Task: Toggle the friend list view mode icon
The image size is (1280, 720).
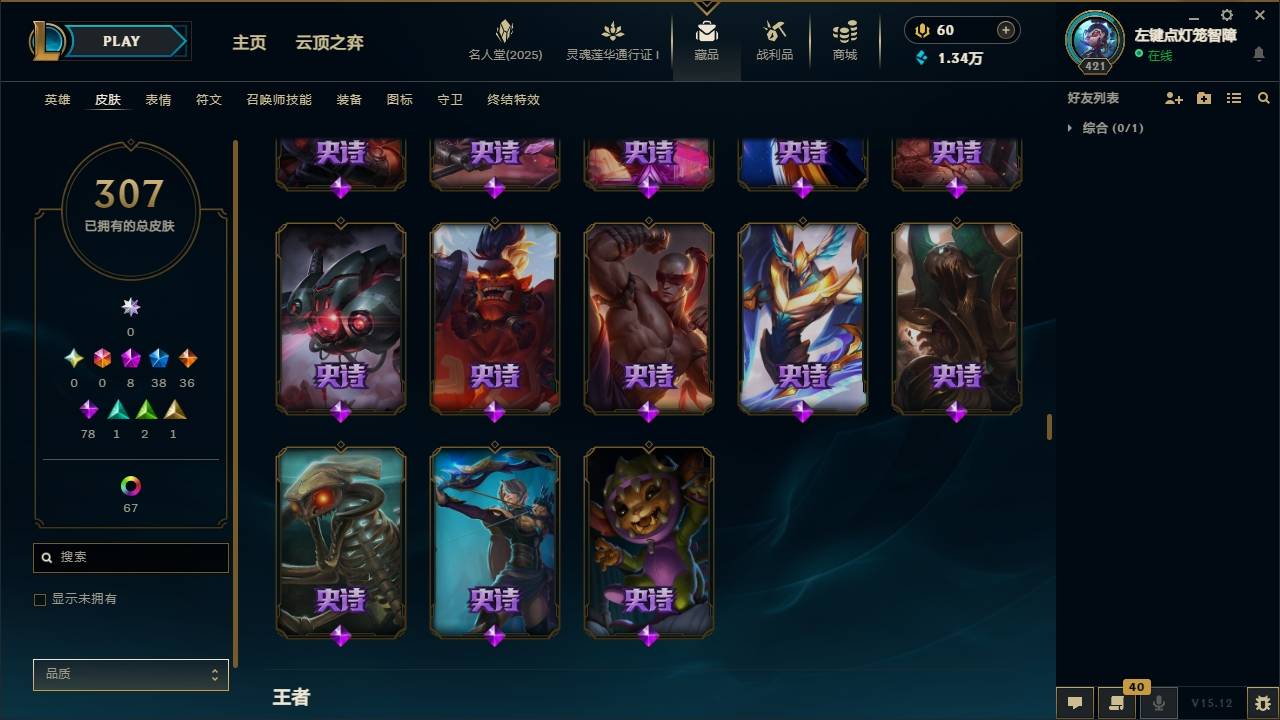Action: (x=1234, y=97)
